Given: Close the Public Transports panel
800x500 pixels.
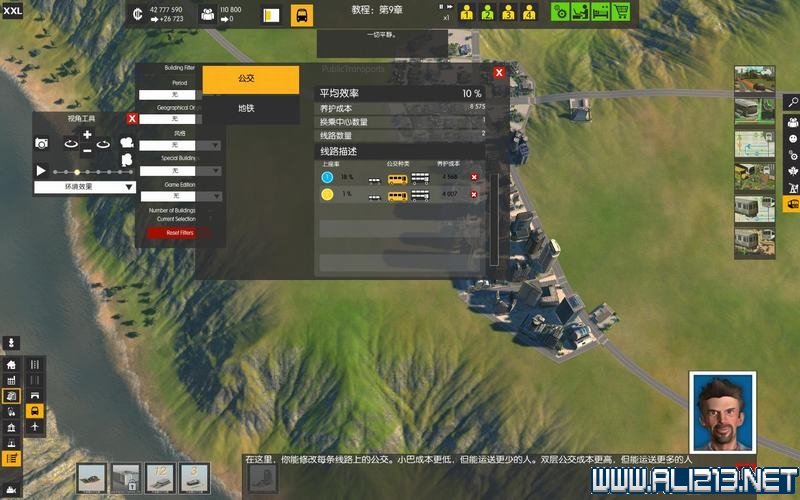Looking at the screenshot, I should (499, 72).
